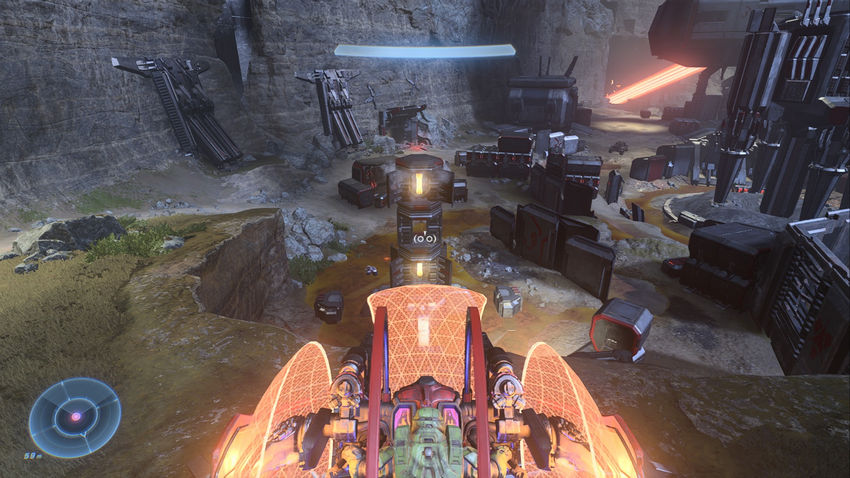Click the circular motion tracker radar

pyautogui.click(x=74, y=416)
